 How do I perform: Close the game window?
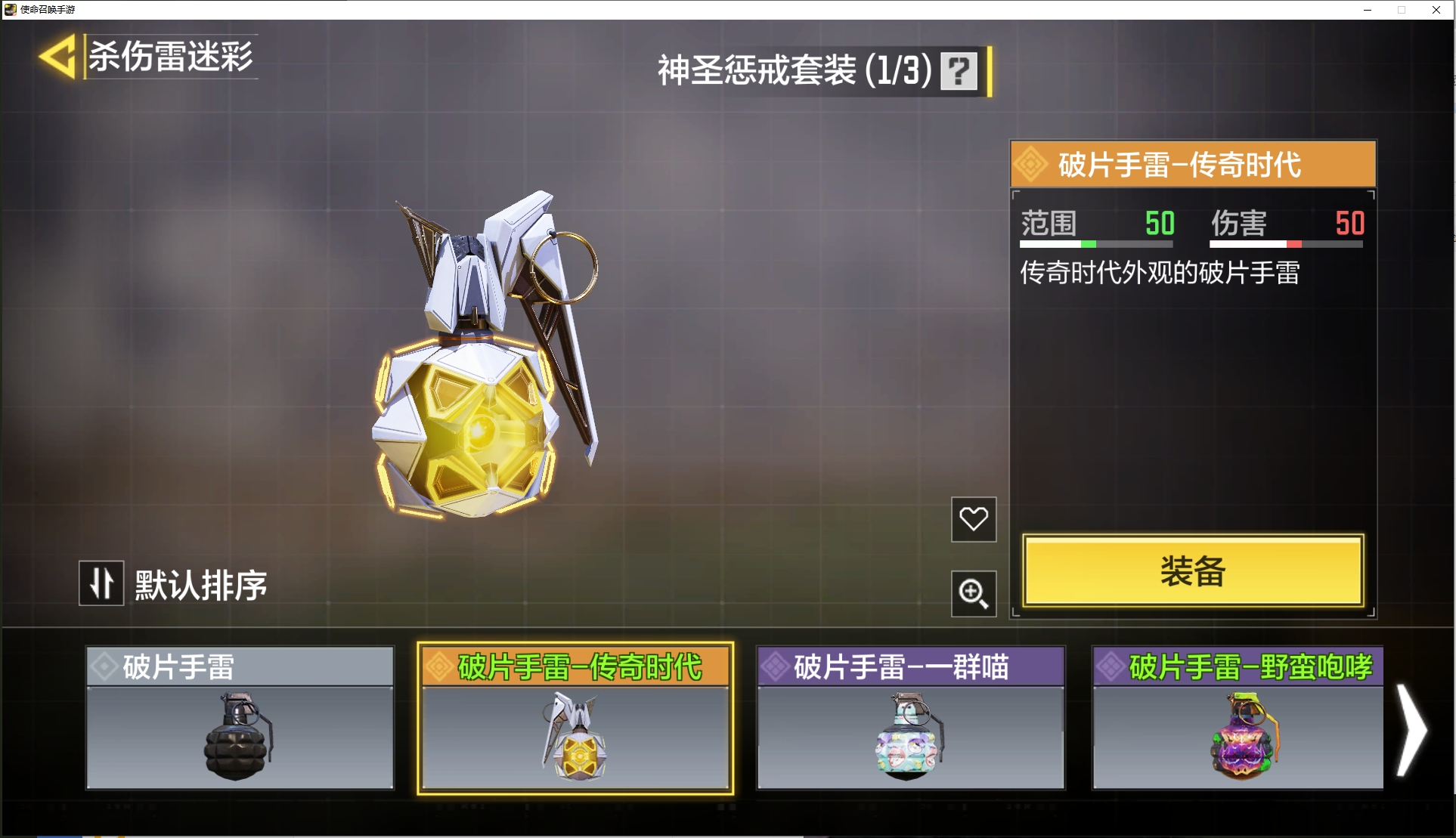[1436, 10]
